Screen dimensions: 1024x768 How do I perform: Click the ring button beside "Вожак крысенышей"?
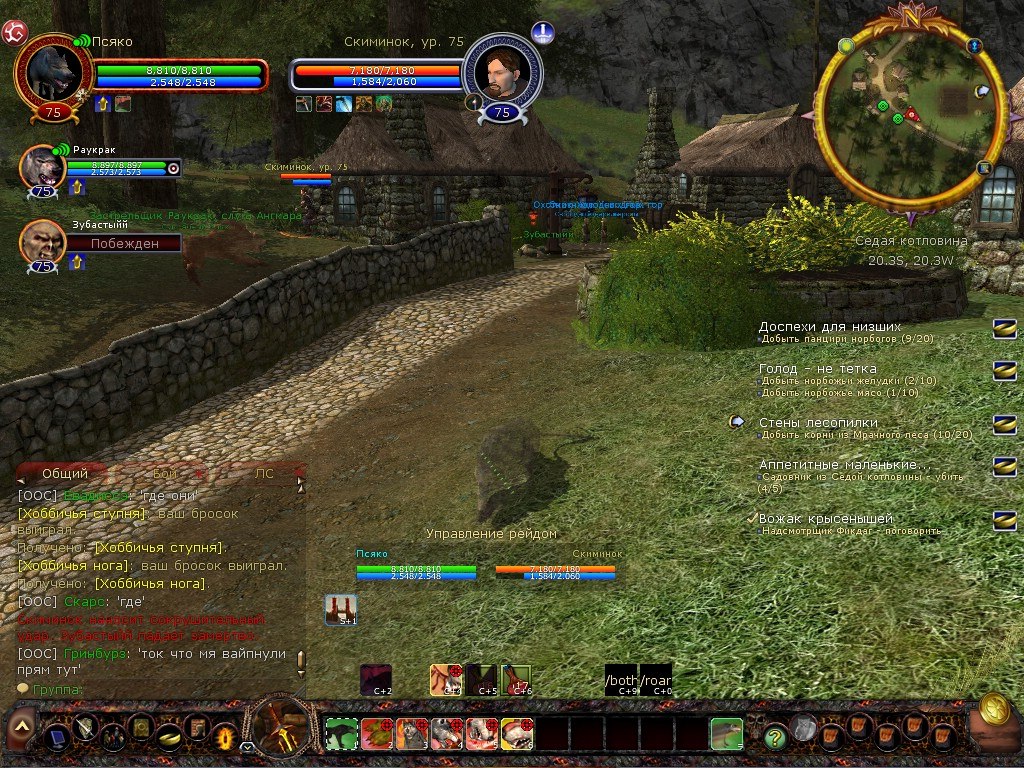coord(1004,520)
